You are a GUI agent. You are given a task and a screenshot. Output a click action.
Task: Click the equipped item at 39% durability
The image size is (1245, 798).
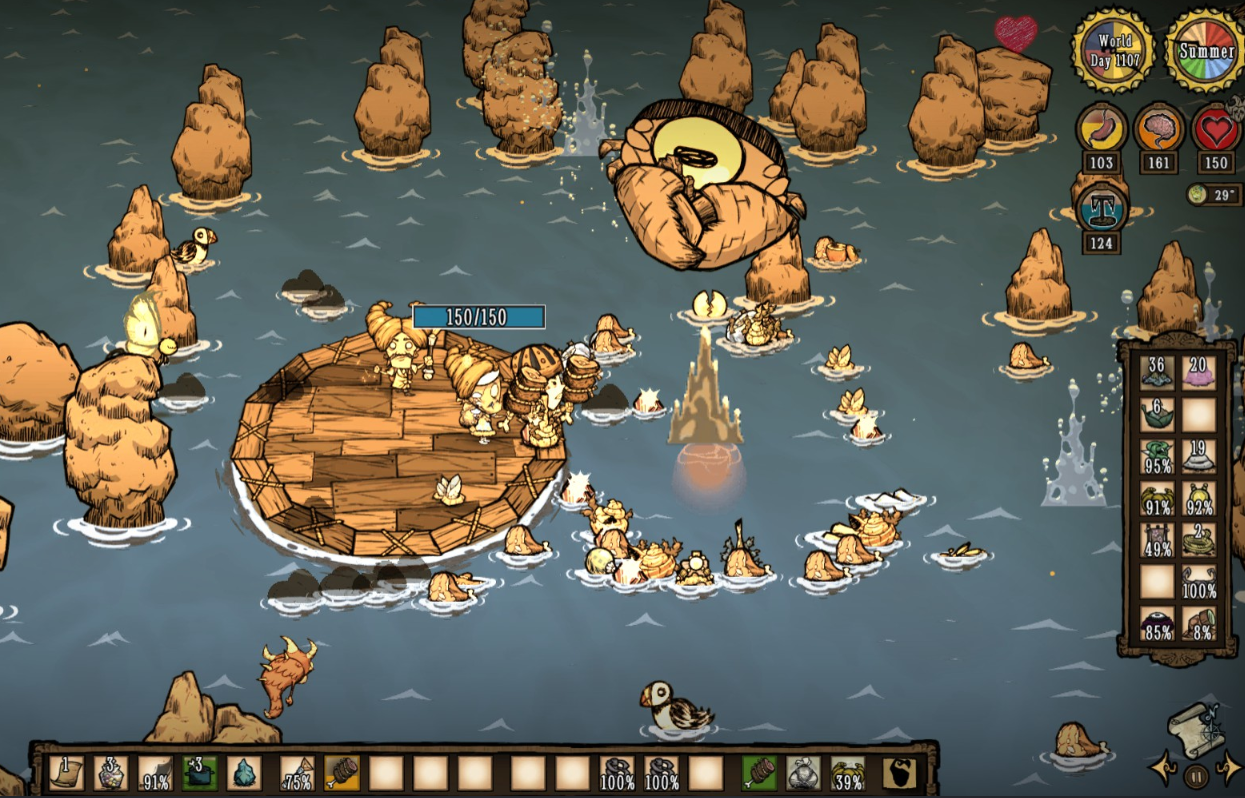pos(848,773)
